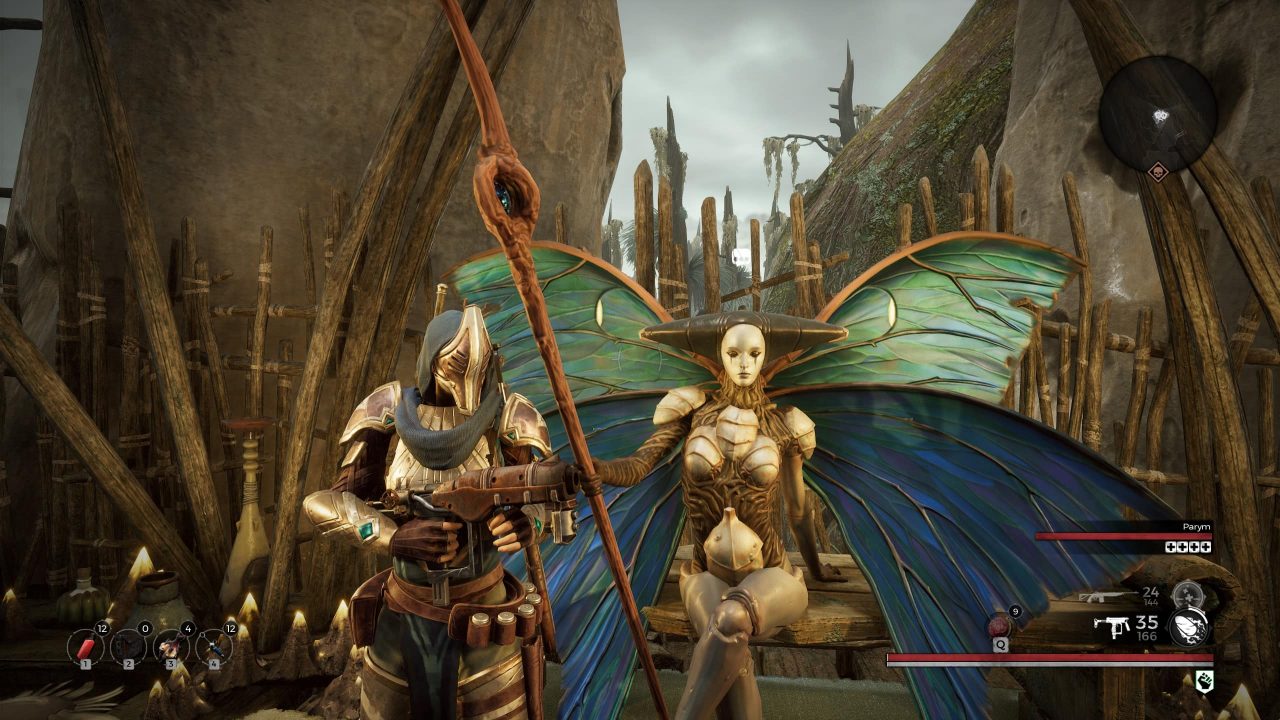Image resolution: width=1280 pixels, height=720 pixels.
Task: Activate the active weapon mod icon
Action: (x=1188, y=627)
